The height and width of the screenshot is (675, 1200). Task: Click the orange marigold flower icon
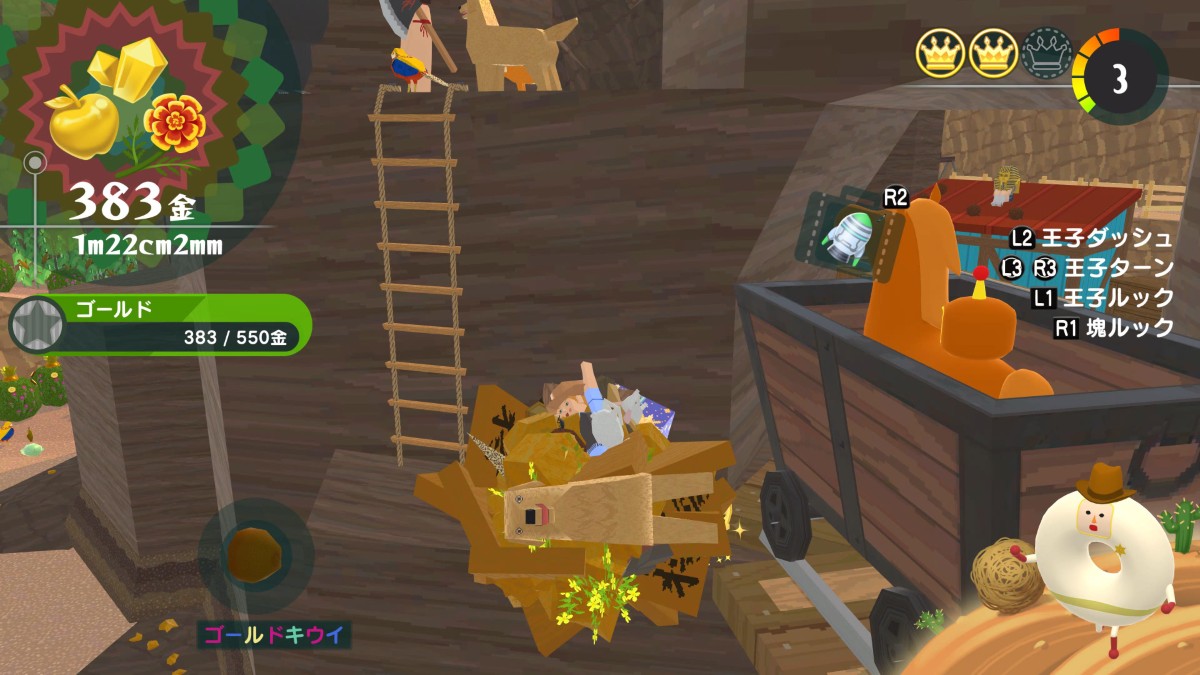point(175,123)
